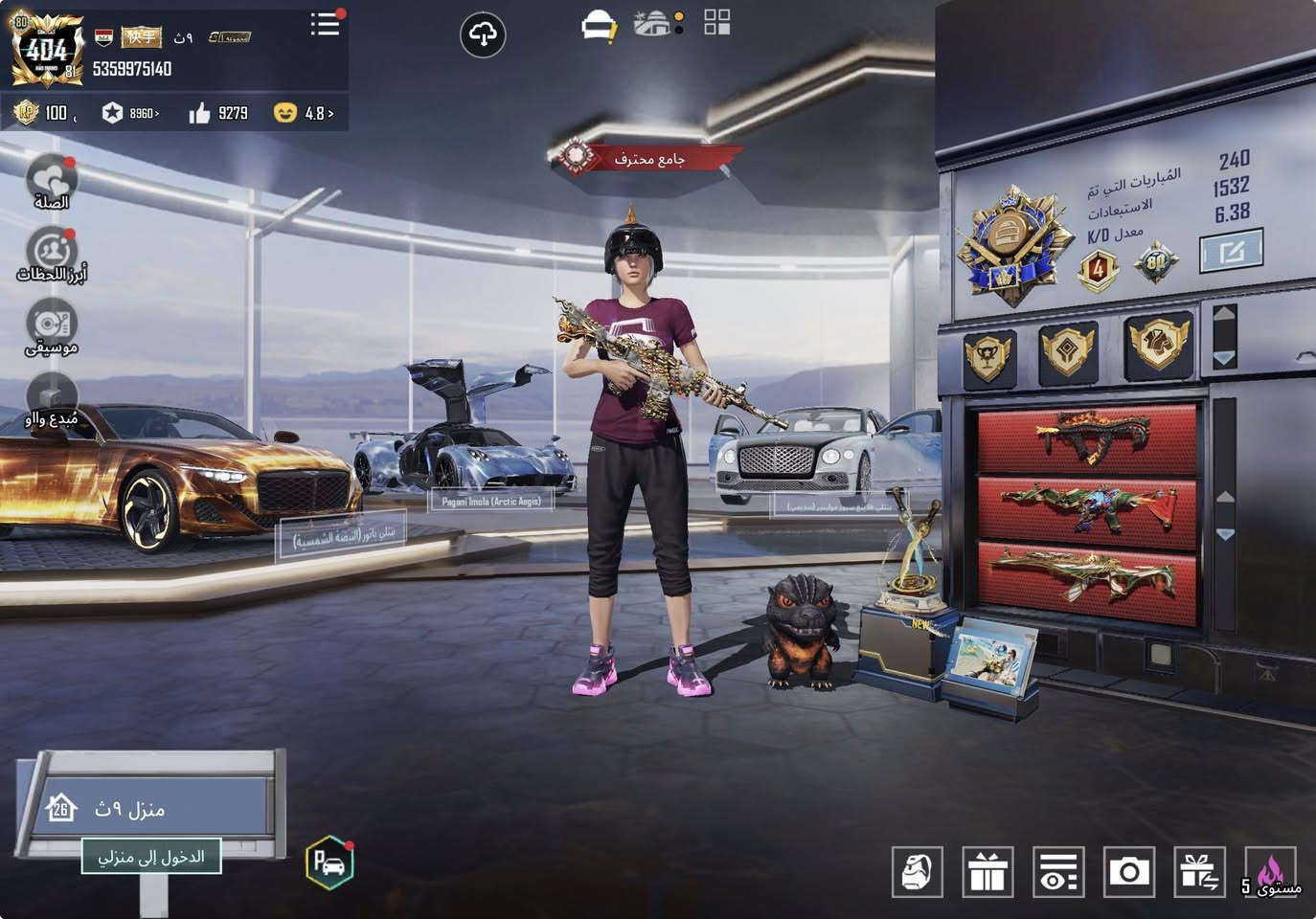1316x919 pixels.
Task: Click the edit button on the stats panel
Action: click(1231, 251)
